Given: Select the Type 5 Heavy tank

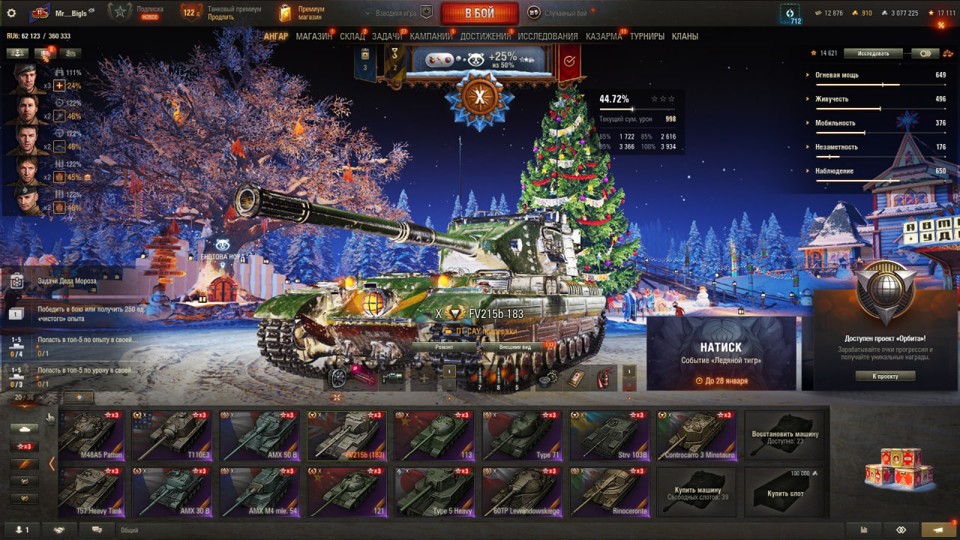Looking at the screenshot, I should coord(437,491).
